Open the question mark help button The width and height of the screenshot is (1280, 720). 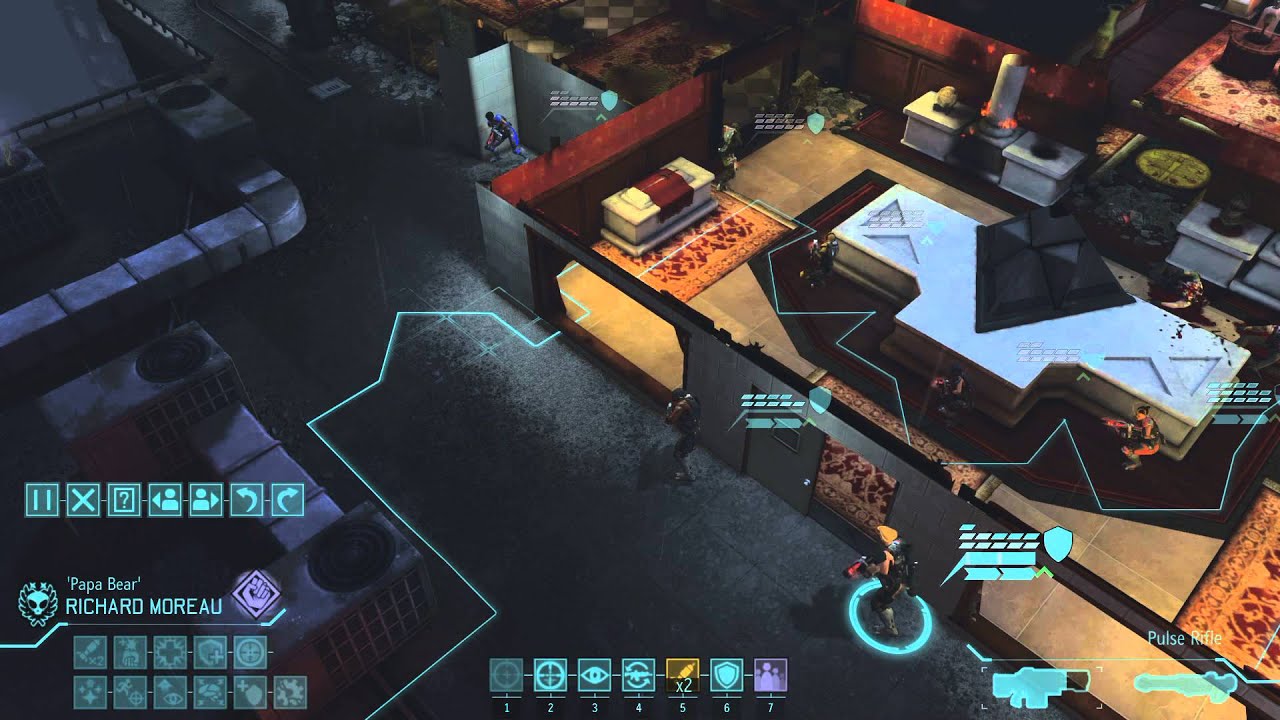click(x=124, y=499)
